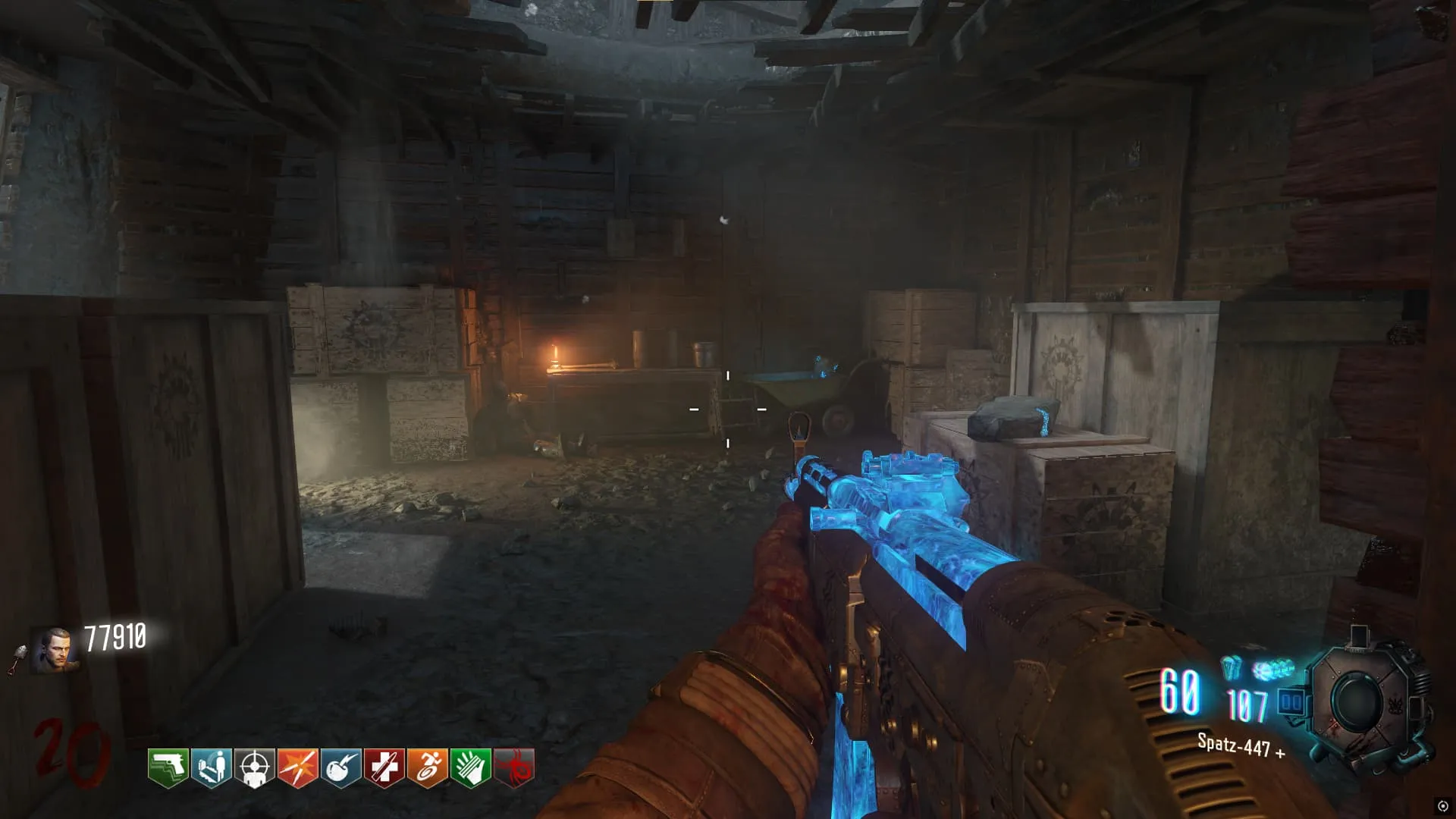Click the green pistol Mule Kick perk
Screen dimensions: 1456x819
tap(168, 767)
